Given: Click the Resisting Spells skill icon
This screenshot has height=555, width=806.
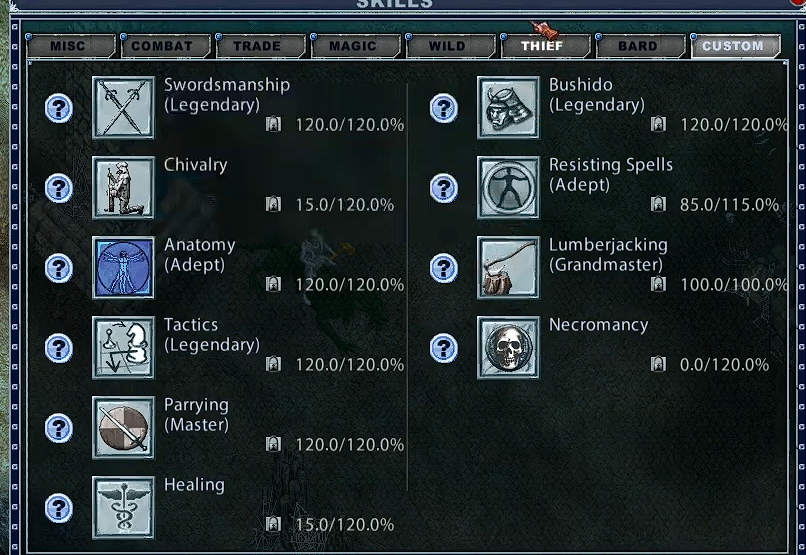Looking at the screenshot, I should point(508,188).
